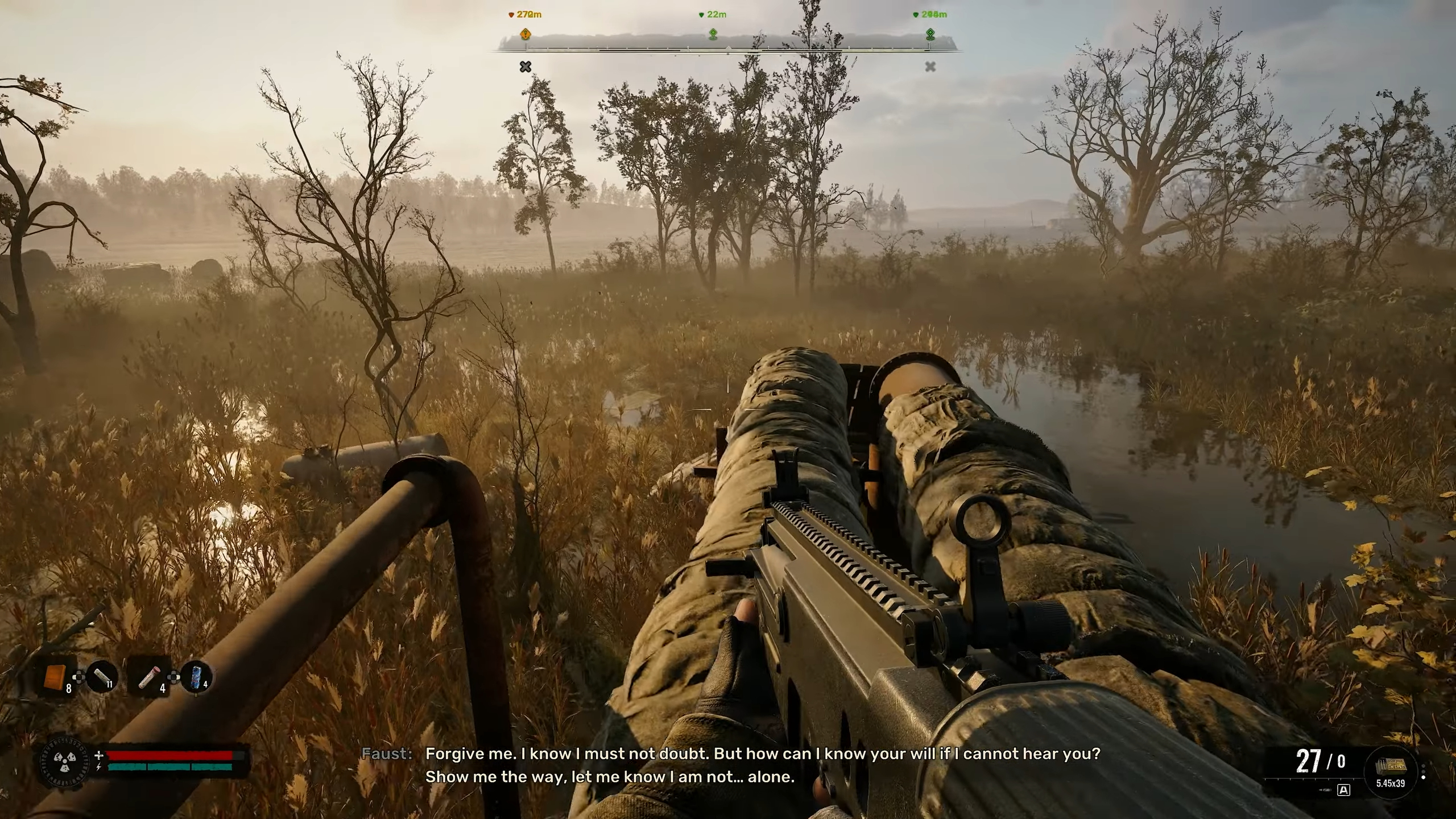The width and height of the screenshot is (1456, 819).
Task: Select the green 298m mission marker
Action: pos(929,34)
